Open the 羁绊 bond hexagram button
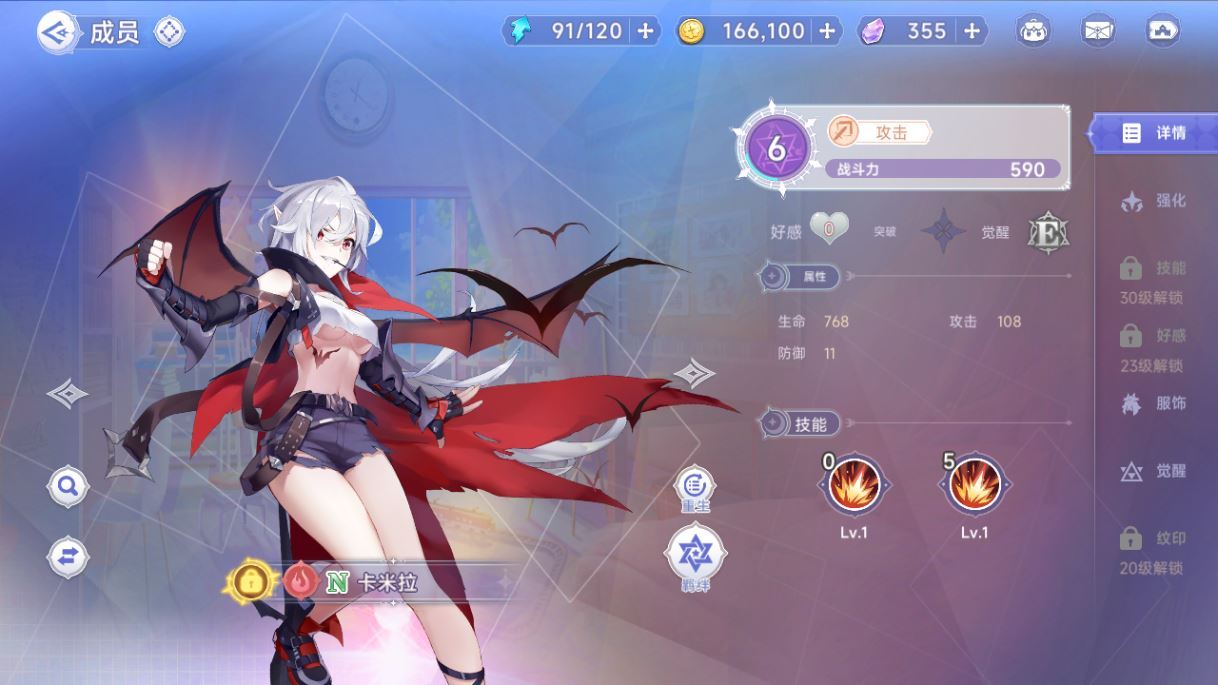This screenshot has width=1218, height=685. pos(695,553)
